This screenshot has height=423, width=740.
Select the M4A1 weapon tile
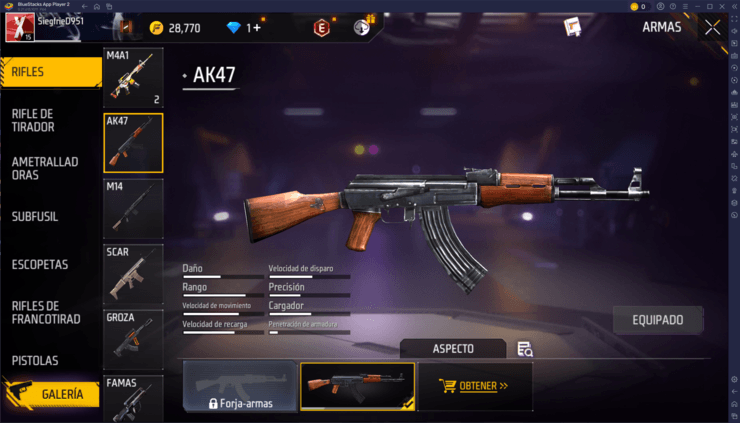pos(133,78)
